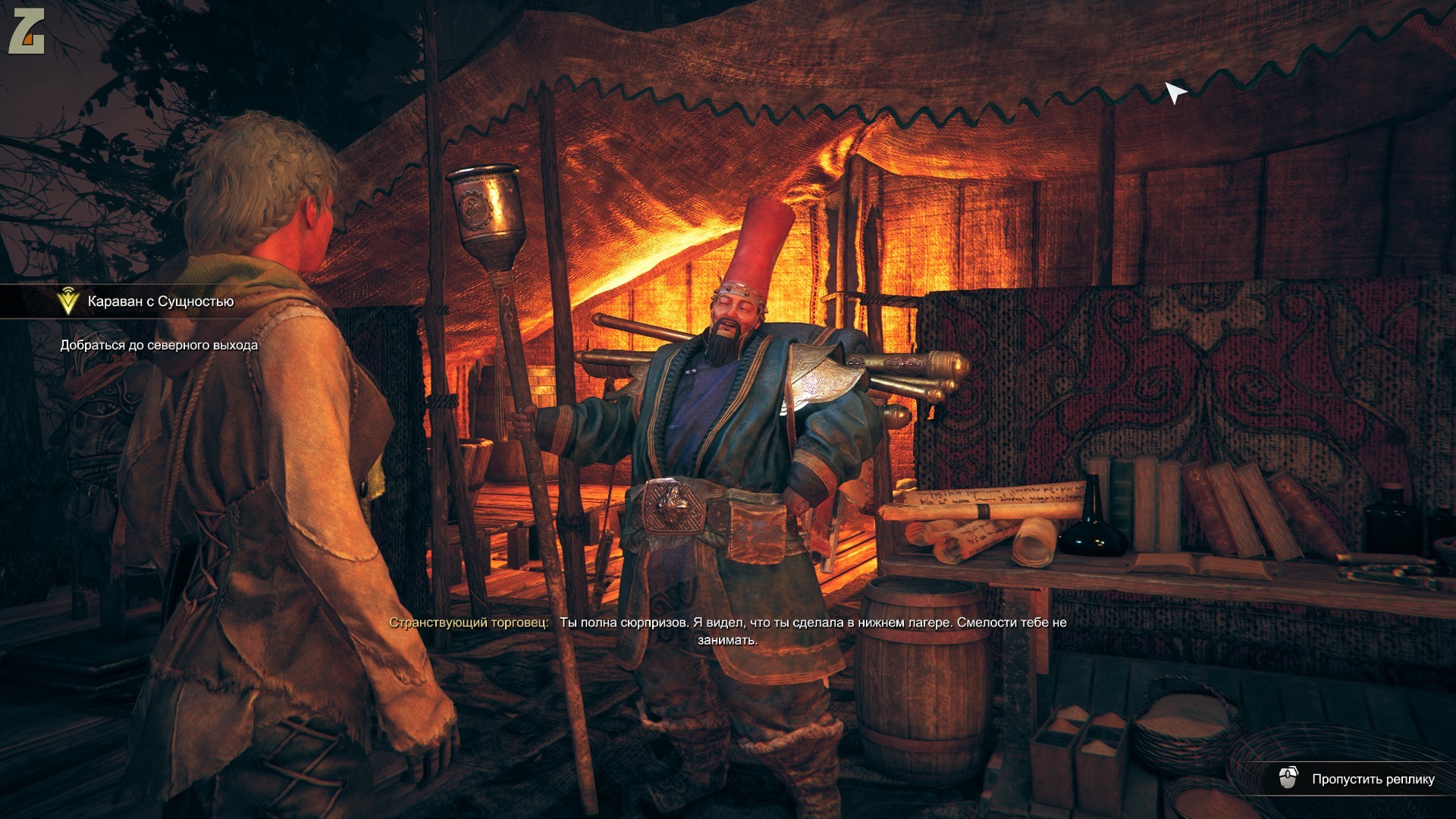Click the Z logo overlay icon
Screen dimensions: 1456x819
pyautogui.click(x=27, y=33)
